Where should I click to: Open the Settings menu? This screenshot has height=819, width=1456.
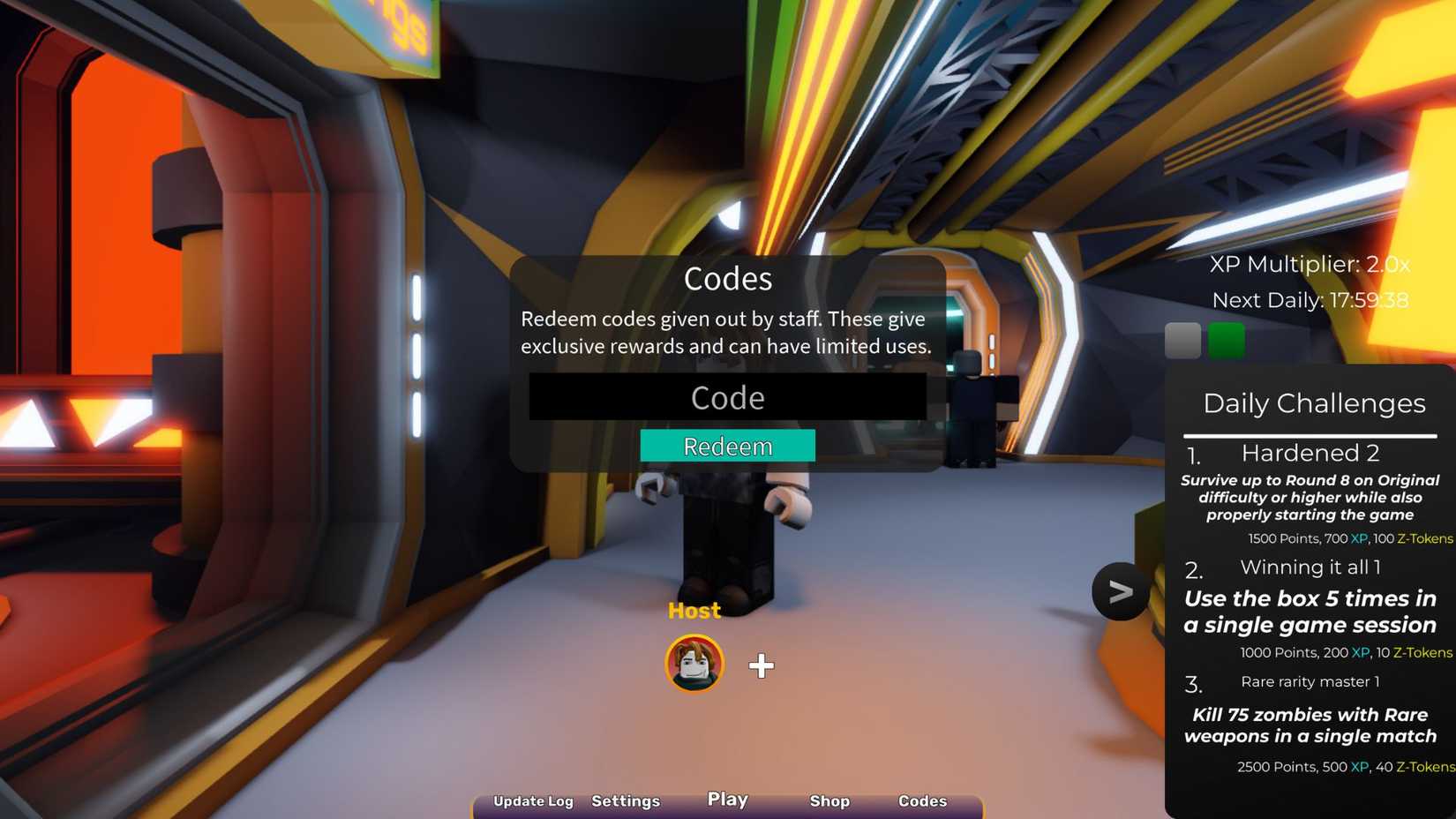[x=626, y=802]
